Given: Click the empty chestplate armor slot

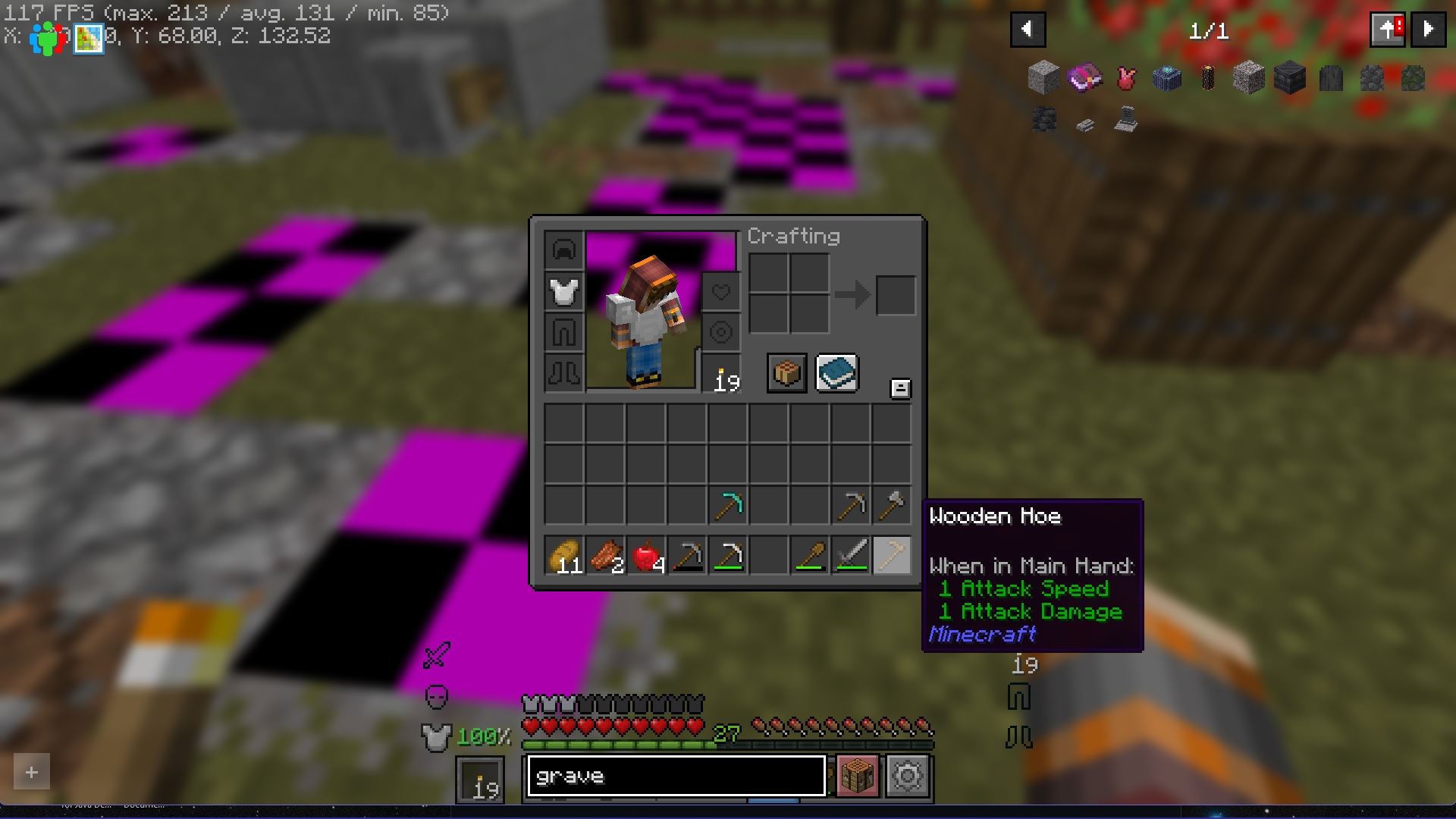Looking at the screenshot, I should pyautogui.click(x=563, y=291).
